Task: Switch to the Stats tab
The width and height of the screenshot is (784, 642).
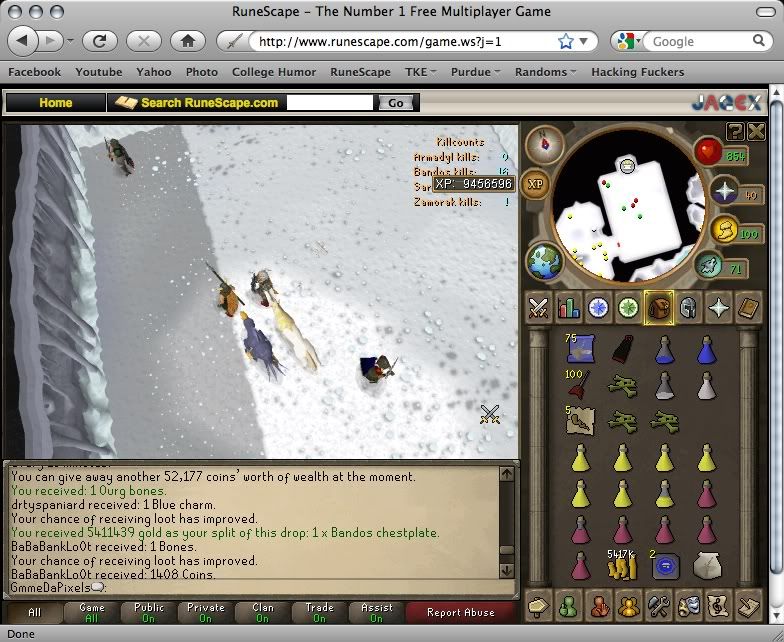Action: 569,308
